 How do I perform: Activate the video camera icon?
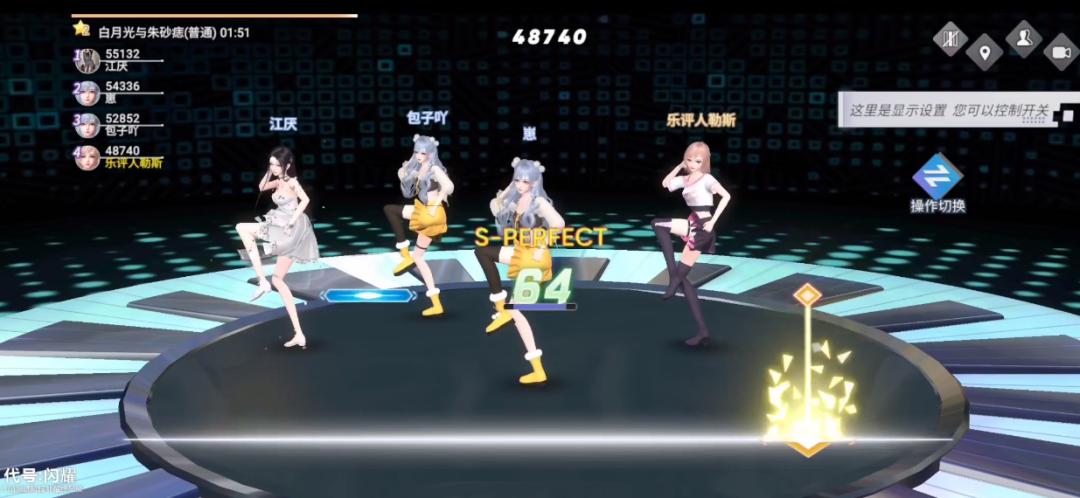pos(1060,52)
